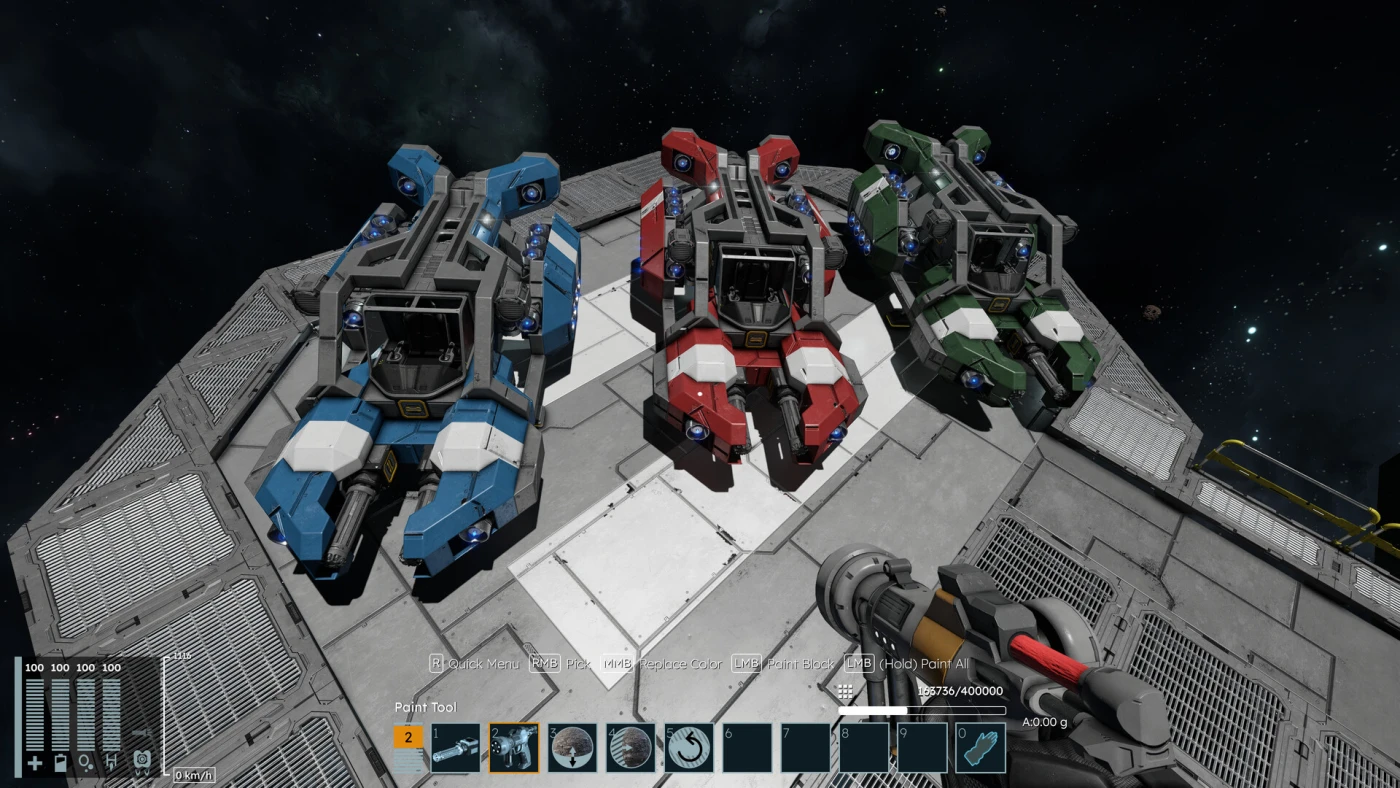This screenshot has height=788, width=1400.
Task: Click the orange toolbar page number indicator
Action: click(409, 738)
